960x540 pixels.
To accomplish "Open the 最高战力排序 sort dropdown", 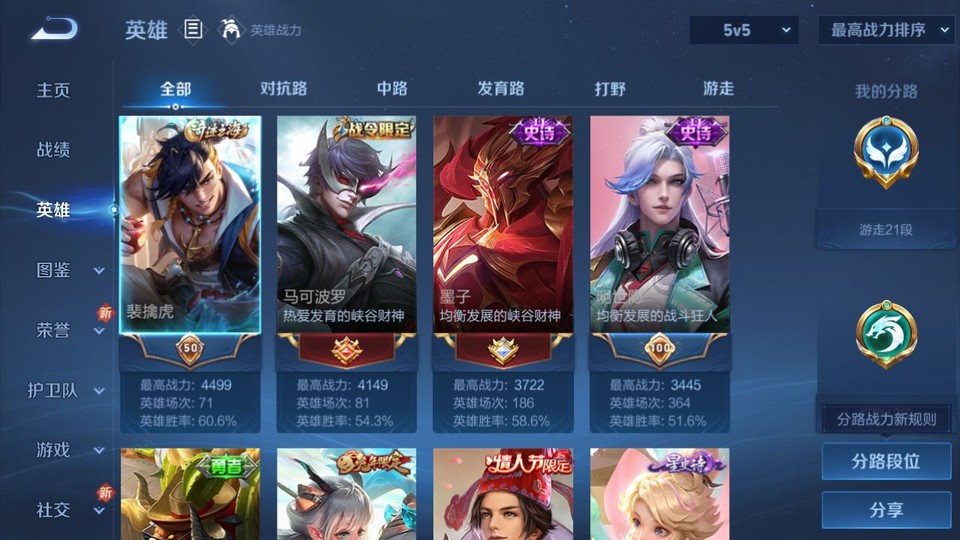I will (886, 30).
